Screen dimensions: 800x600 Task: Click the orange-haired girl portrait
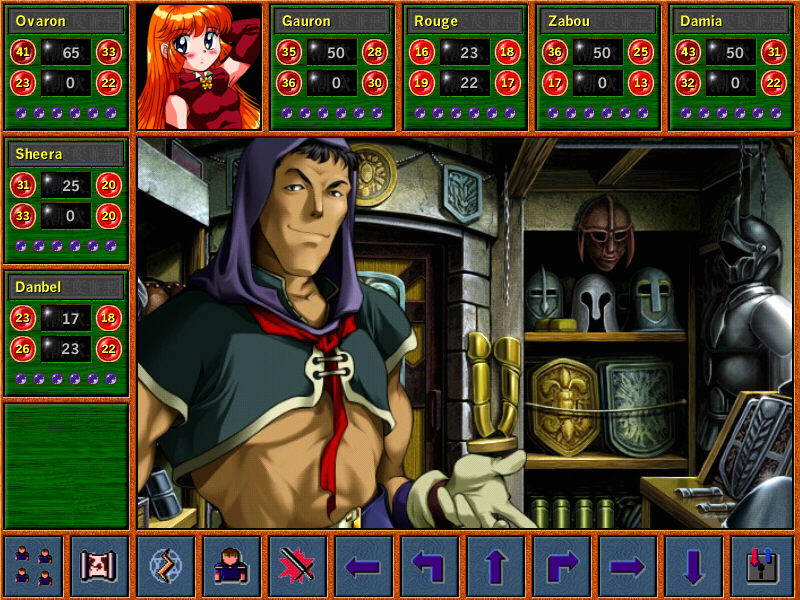(x=199, y=67)
